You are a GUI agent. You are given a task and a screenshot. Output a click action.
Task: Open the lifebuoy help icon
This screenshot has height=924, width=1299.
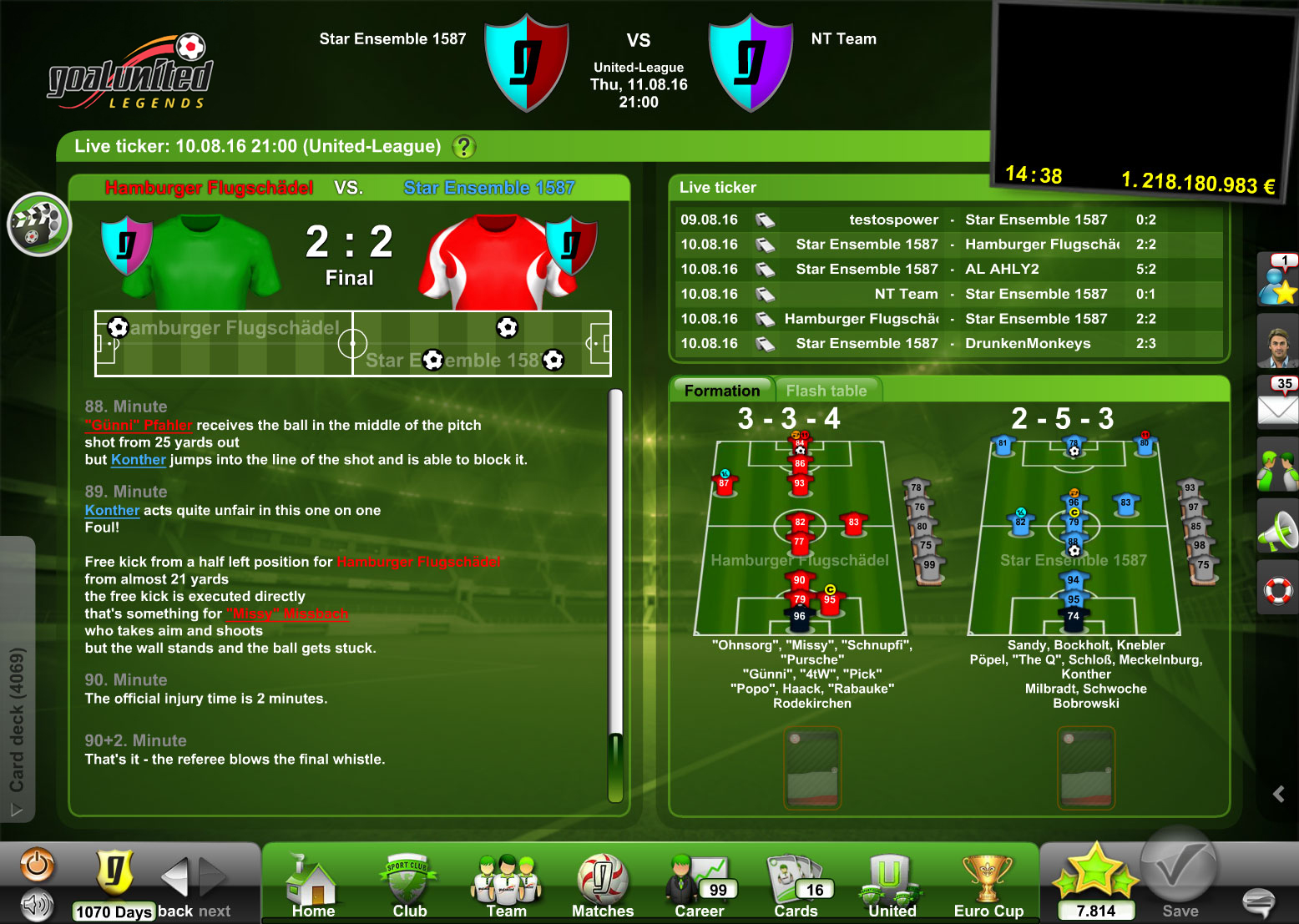pos(1278,591)
